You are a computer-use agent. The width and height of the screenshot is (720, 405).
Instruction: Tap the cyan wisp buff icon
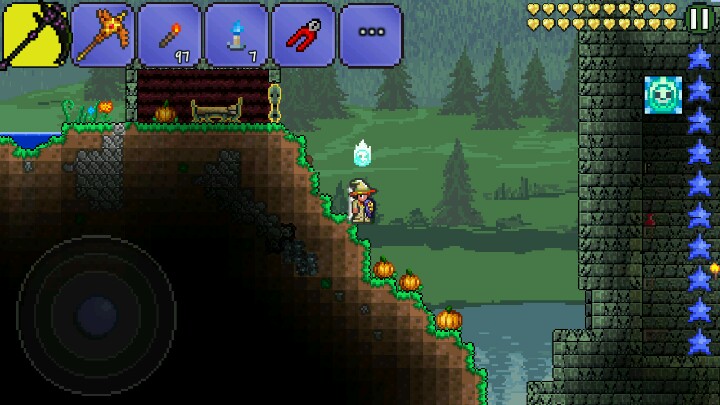[663, 95]
